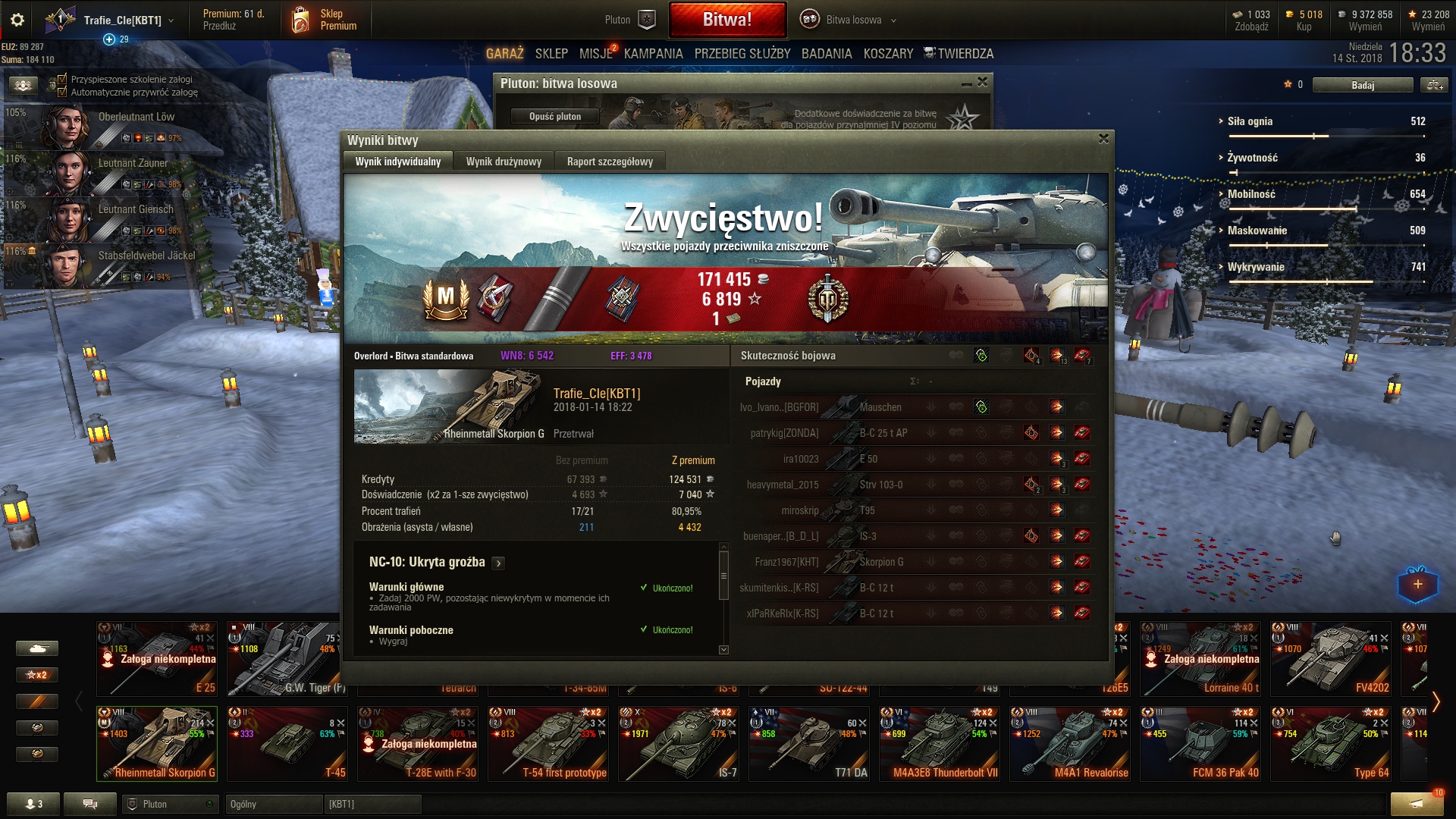Image resolution: width=1456 pixels, height=819 pixels.
Task: Go to the KAMPANIA section
Action: coord(653,54)
